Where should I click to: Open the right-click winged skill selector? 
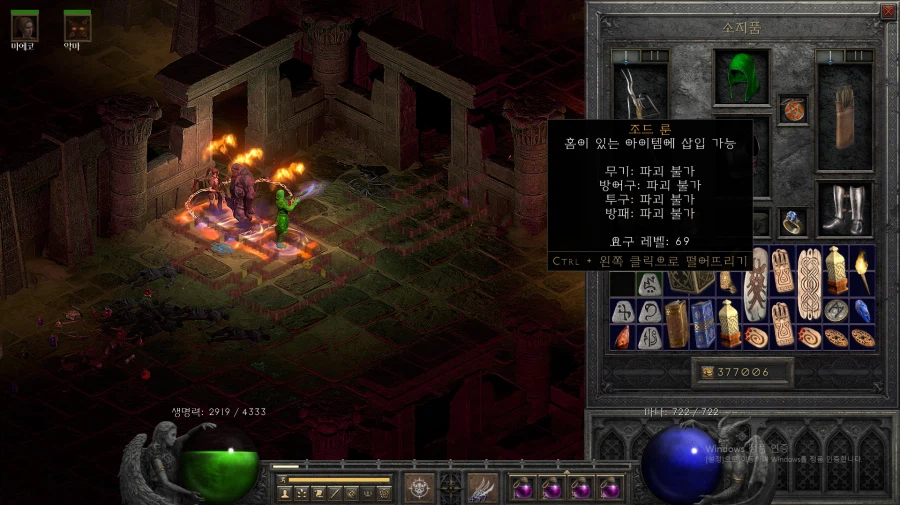[483, 487]
